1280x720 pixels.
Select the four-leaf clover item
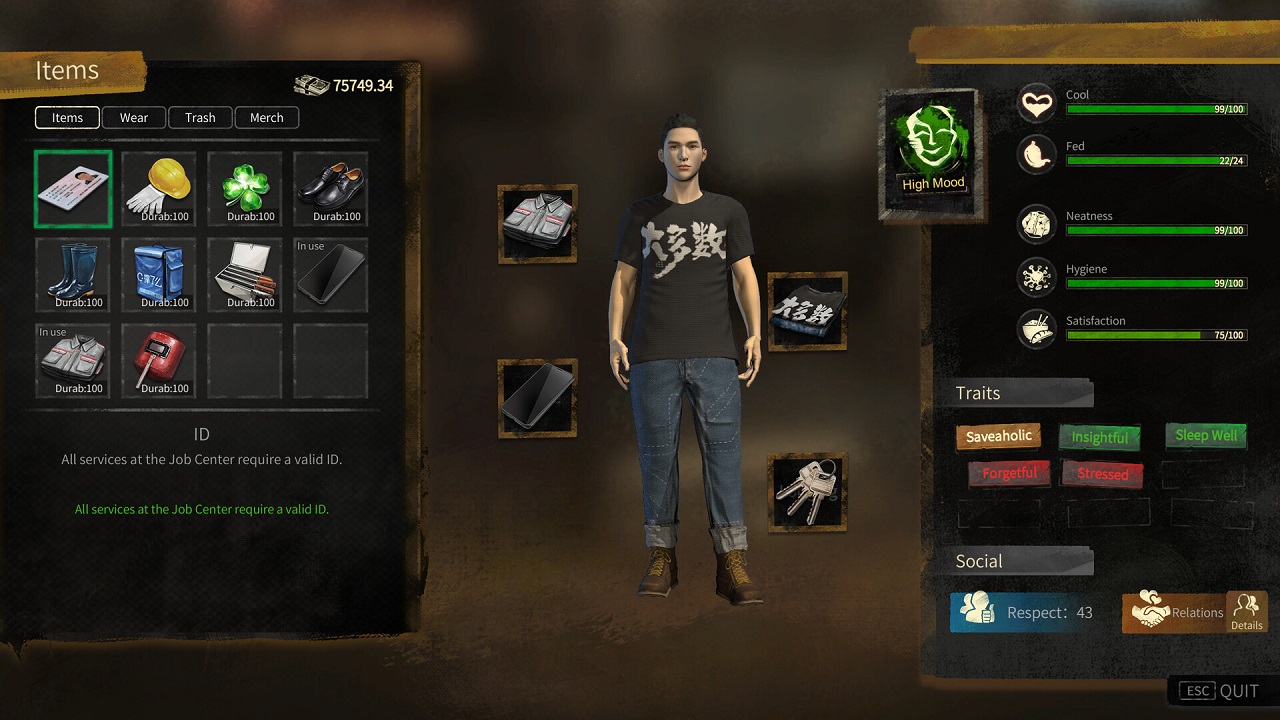(245, 189)
